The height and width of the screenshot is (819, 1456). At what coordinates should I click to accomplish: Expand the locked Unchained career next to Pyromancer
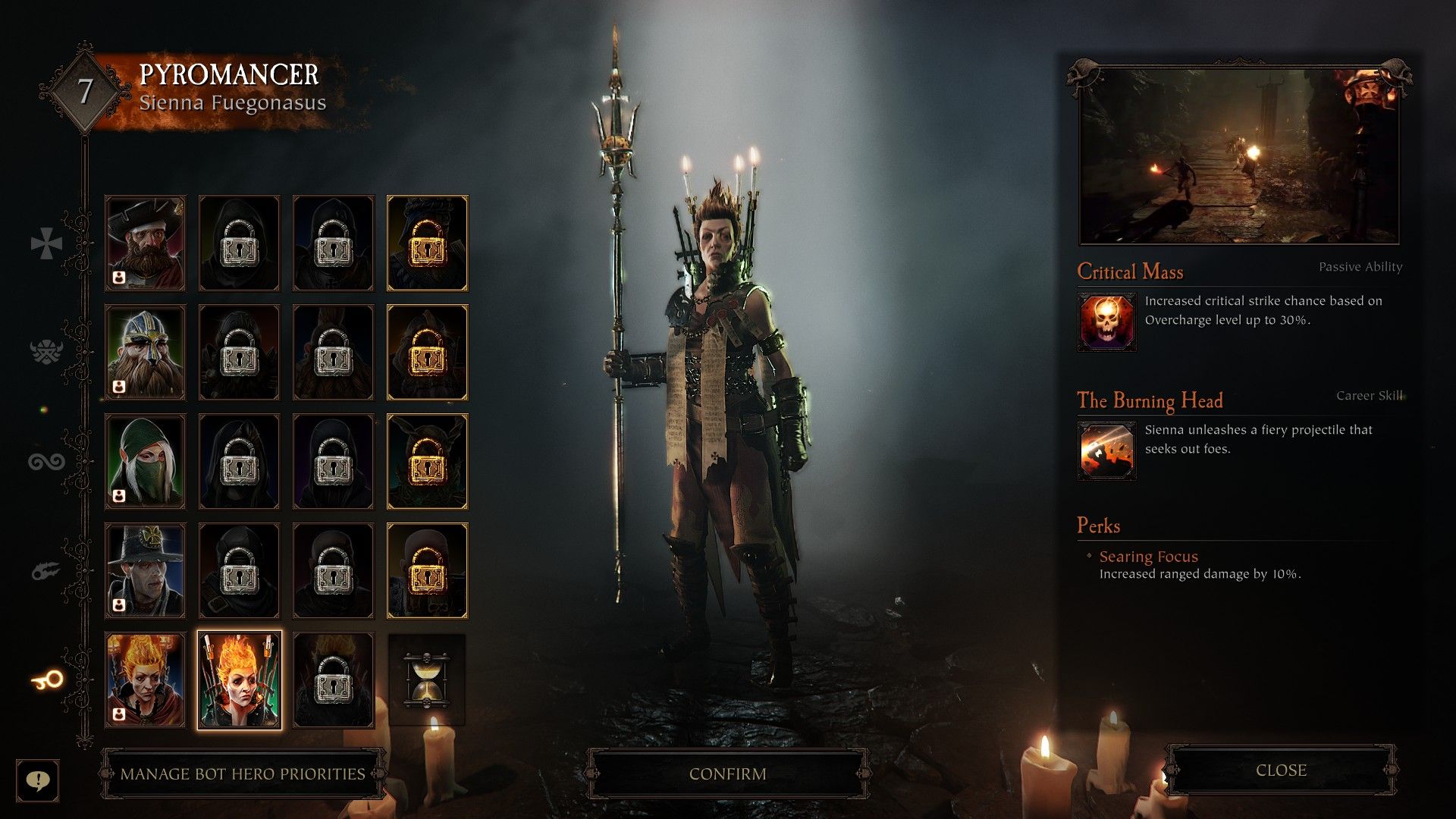[333, 679]
